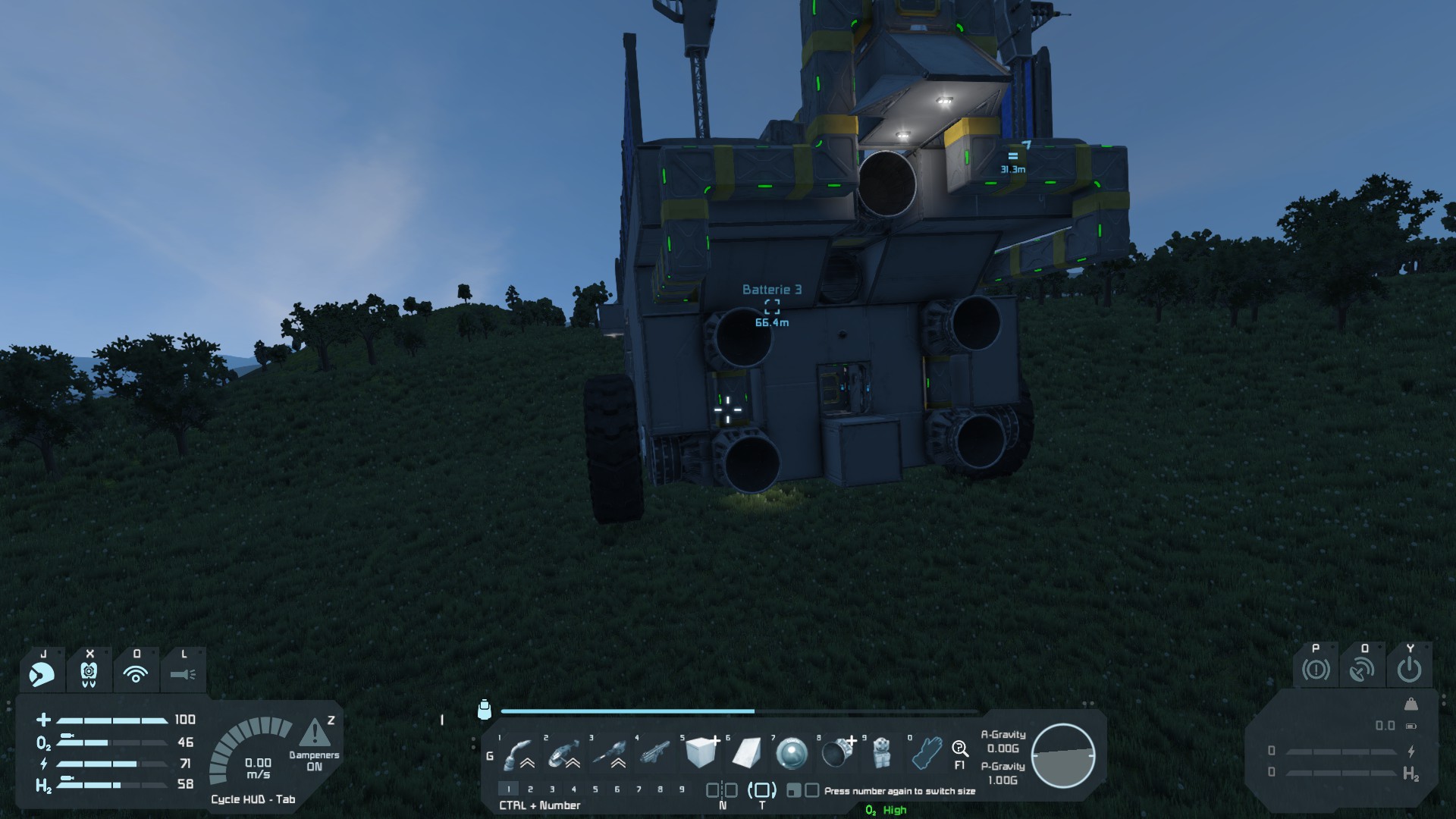Select the rifle in the toolbar
Screen dimensions: 1456x819
click(x=655, y=754)
